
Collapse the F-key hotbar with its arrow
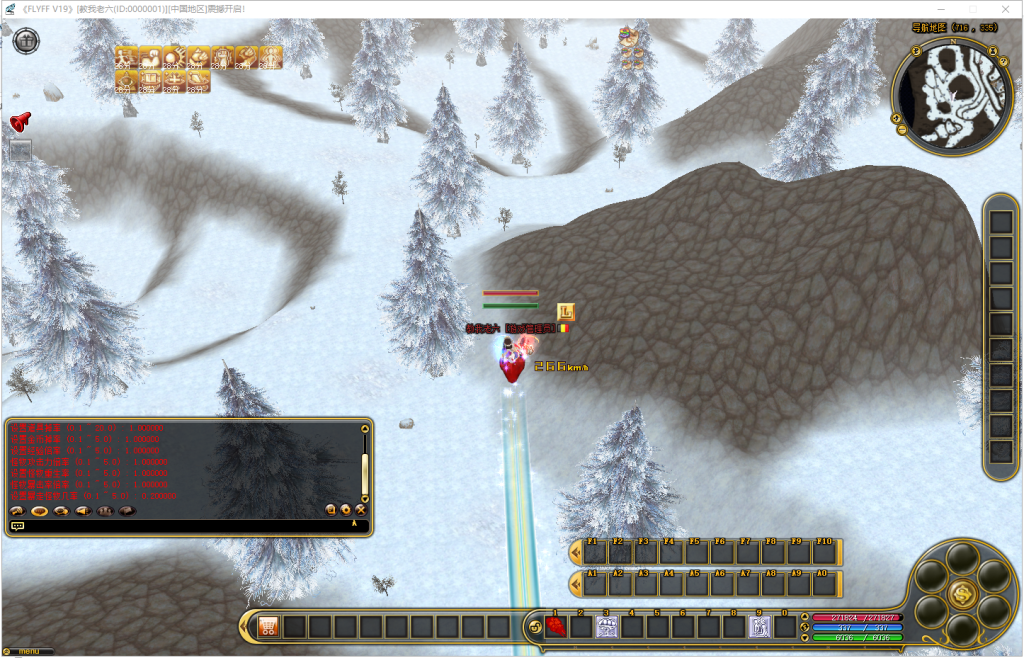pyautogui.click(x=575, y=553)
